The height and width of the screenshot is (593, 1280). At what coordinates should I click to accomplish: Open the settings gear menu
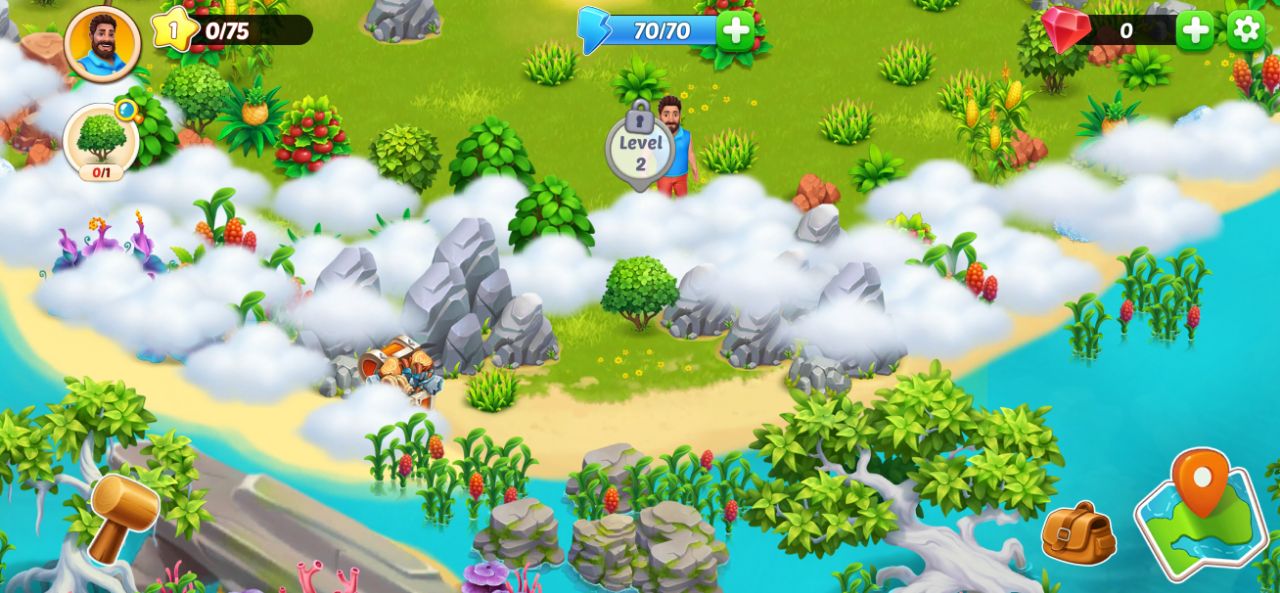pos(1246,31)
